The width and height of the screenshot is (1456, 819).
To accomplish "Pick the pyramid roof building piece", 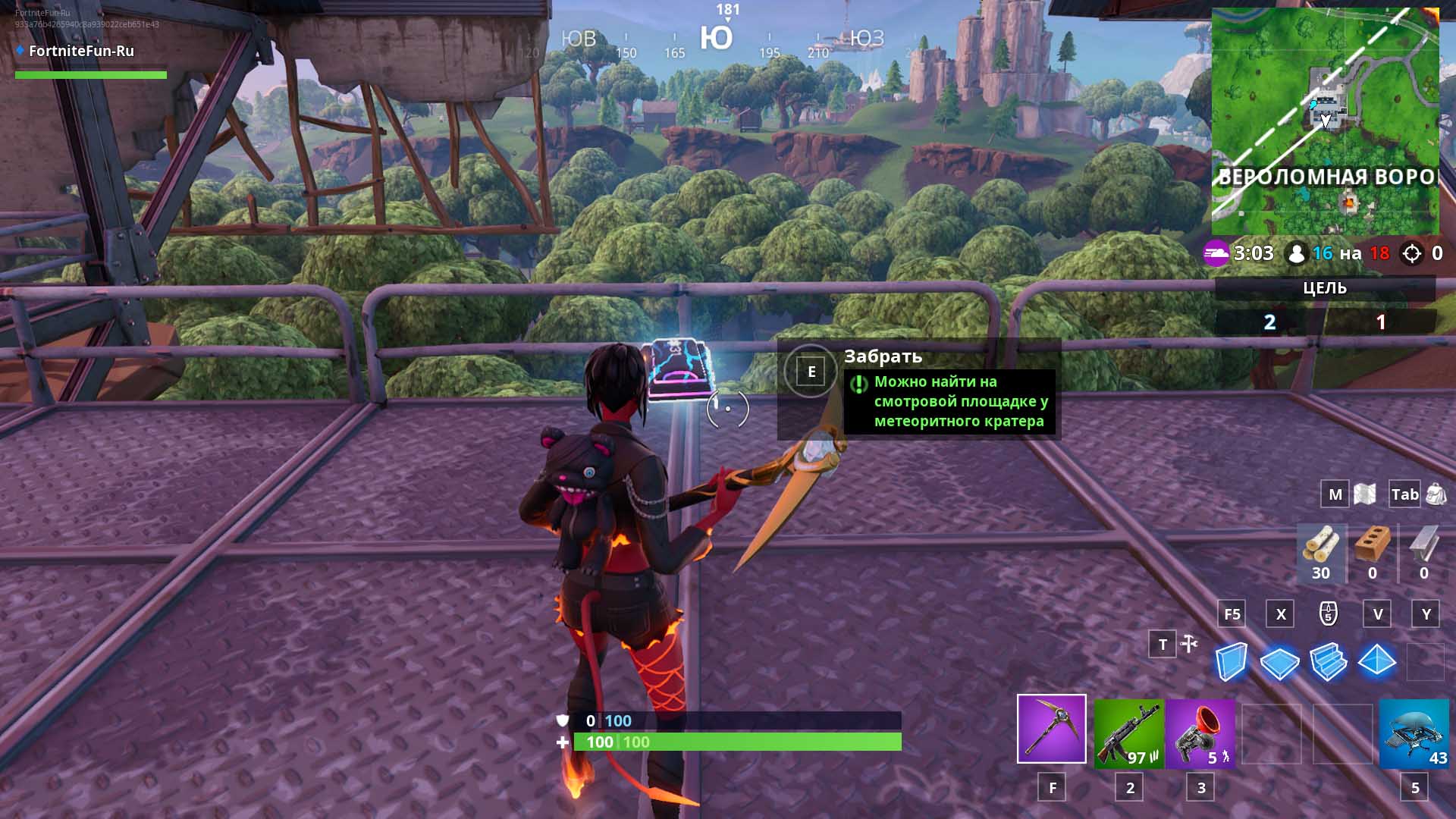I will [x=1376, y=661].
